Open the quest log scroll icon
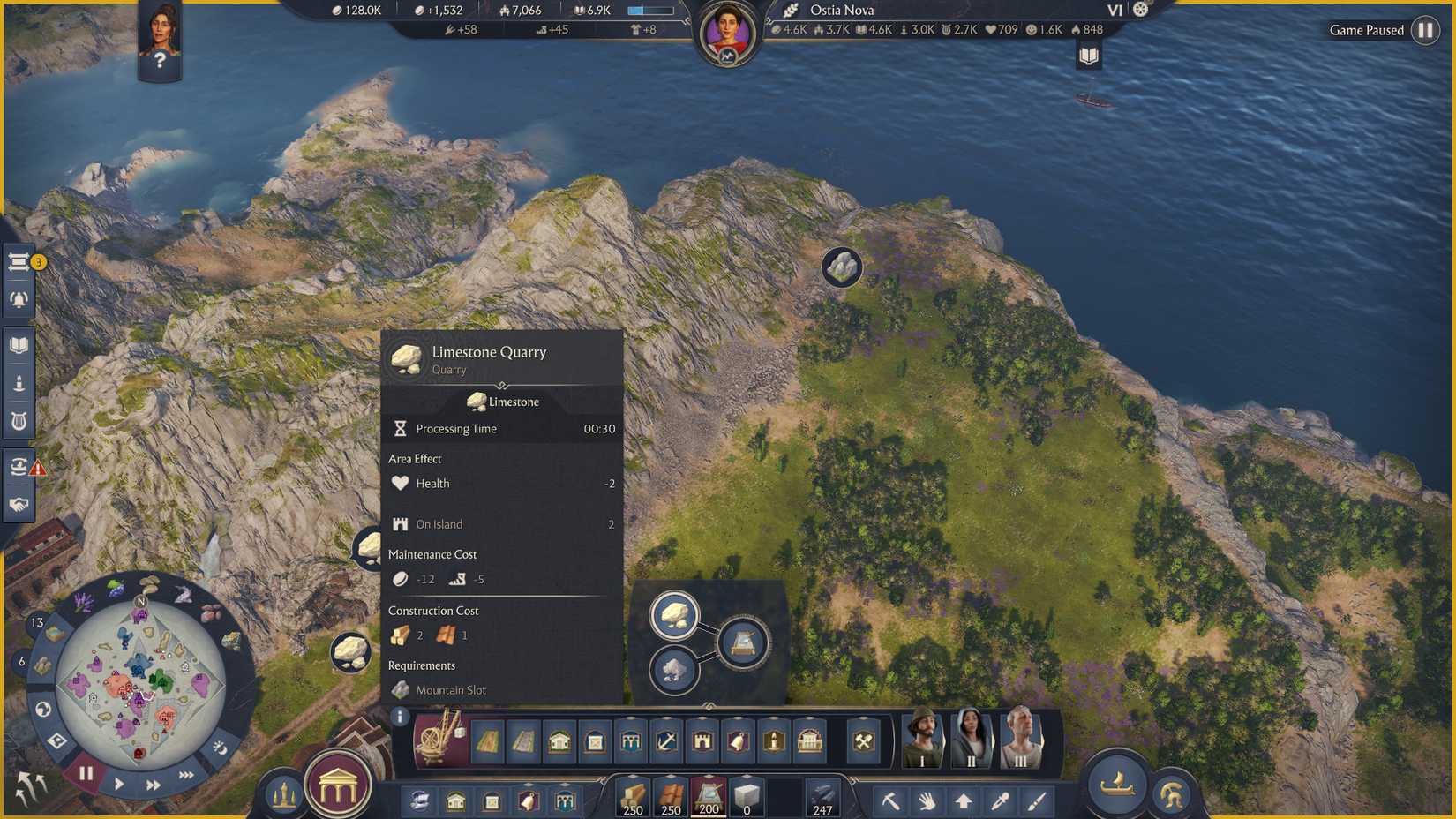This screenshot has height=819, width=1456. coord(19,261)
